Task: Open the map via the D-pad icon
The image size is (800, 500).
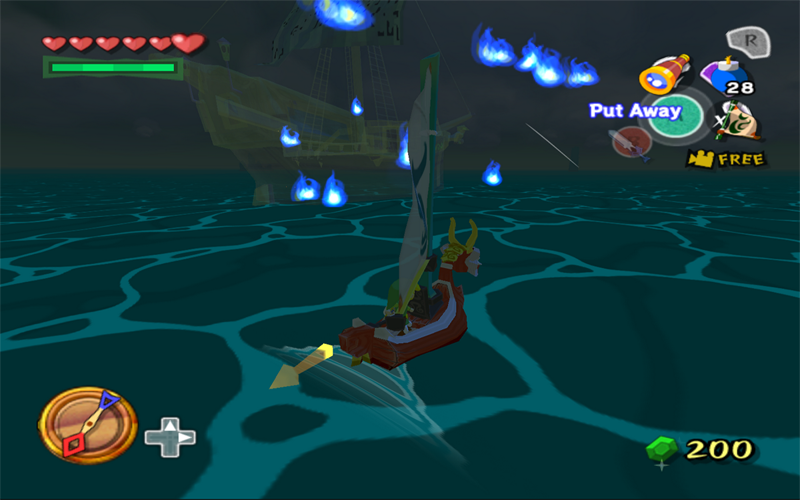Action: tap(170, 437)
